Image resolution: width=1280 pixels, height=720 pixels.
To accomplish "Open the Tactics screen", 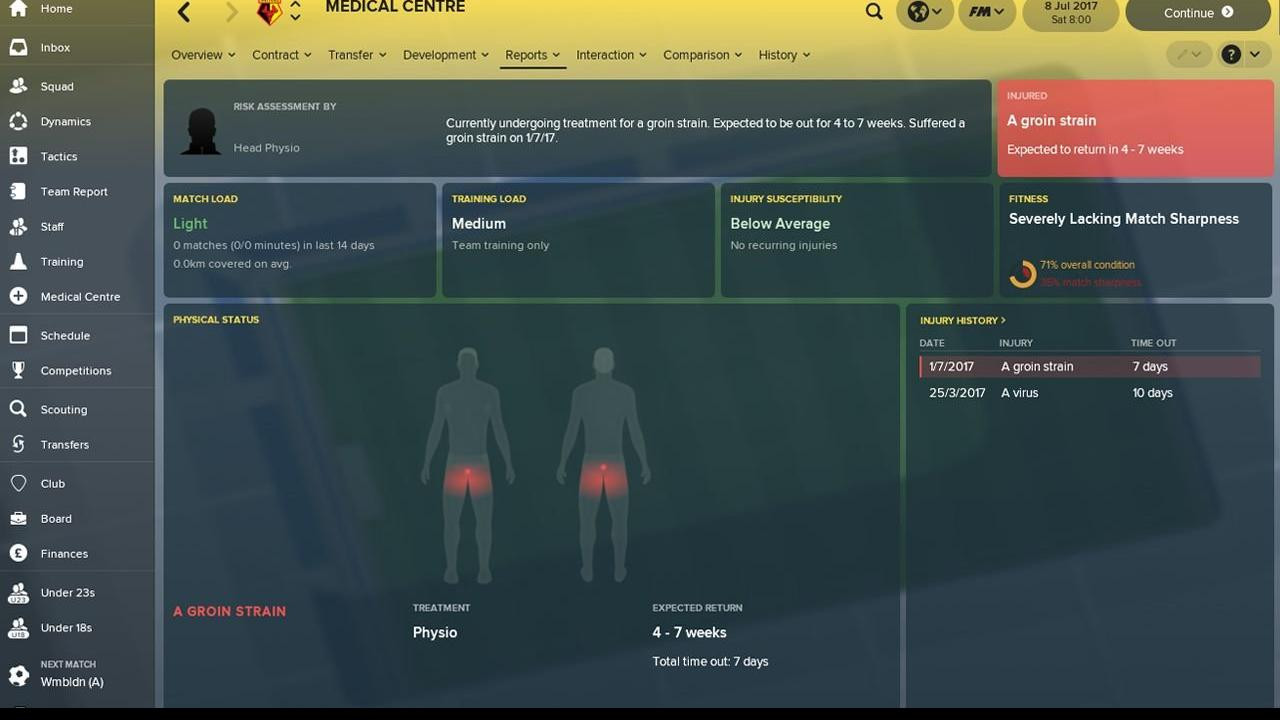I will pos(59,156).
